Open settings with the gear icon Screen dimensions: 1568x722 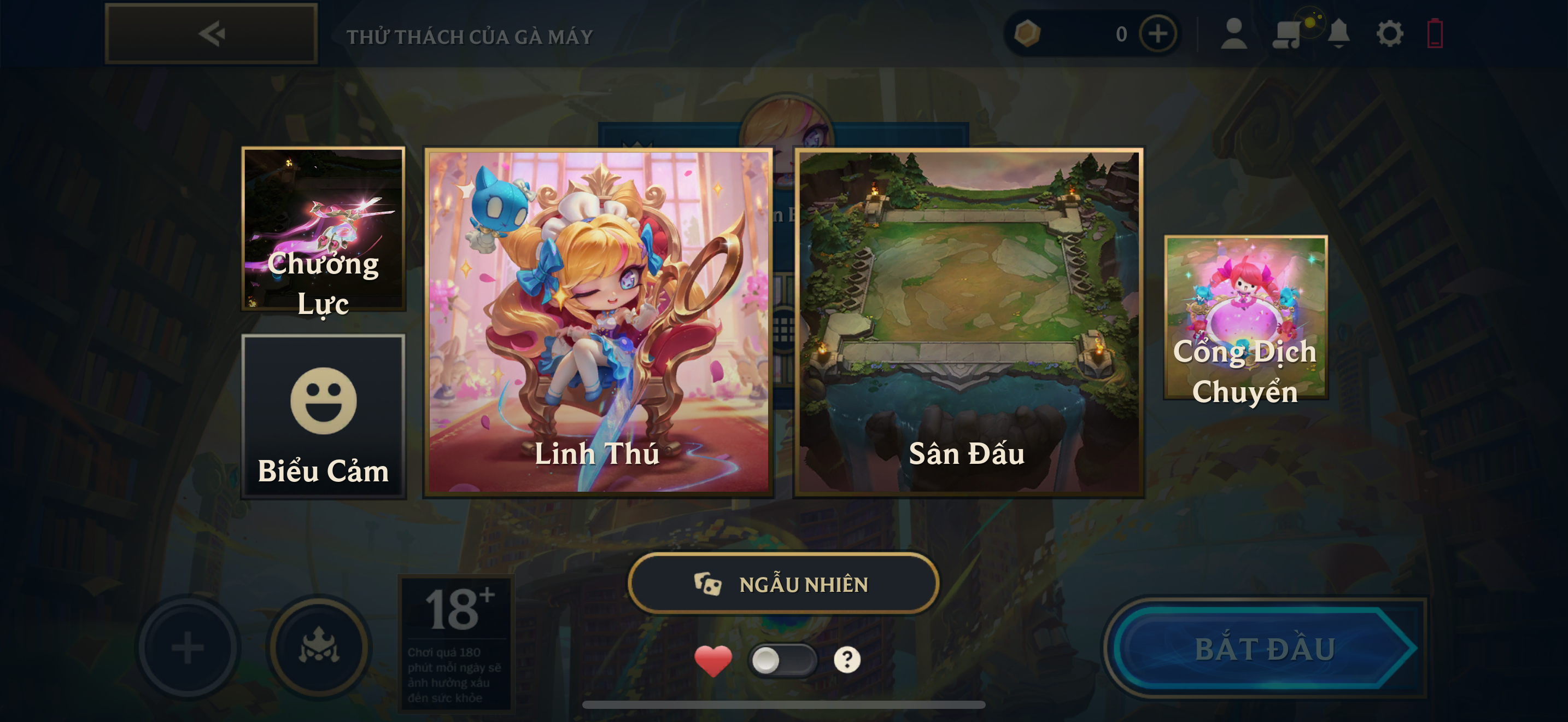click(1390, 33)
